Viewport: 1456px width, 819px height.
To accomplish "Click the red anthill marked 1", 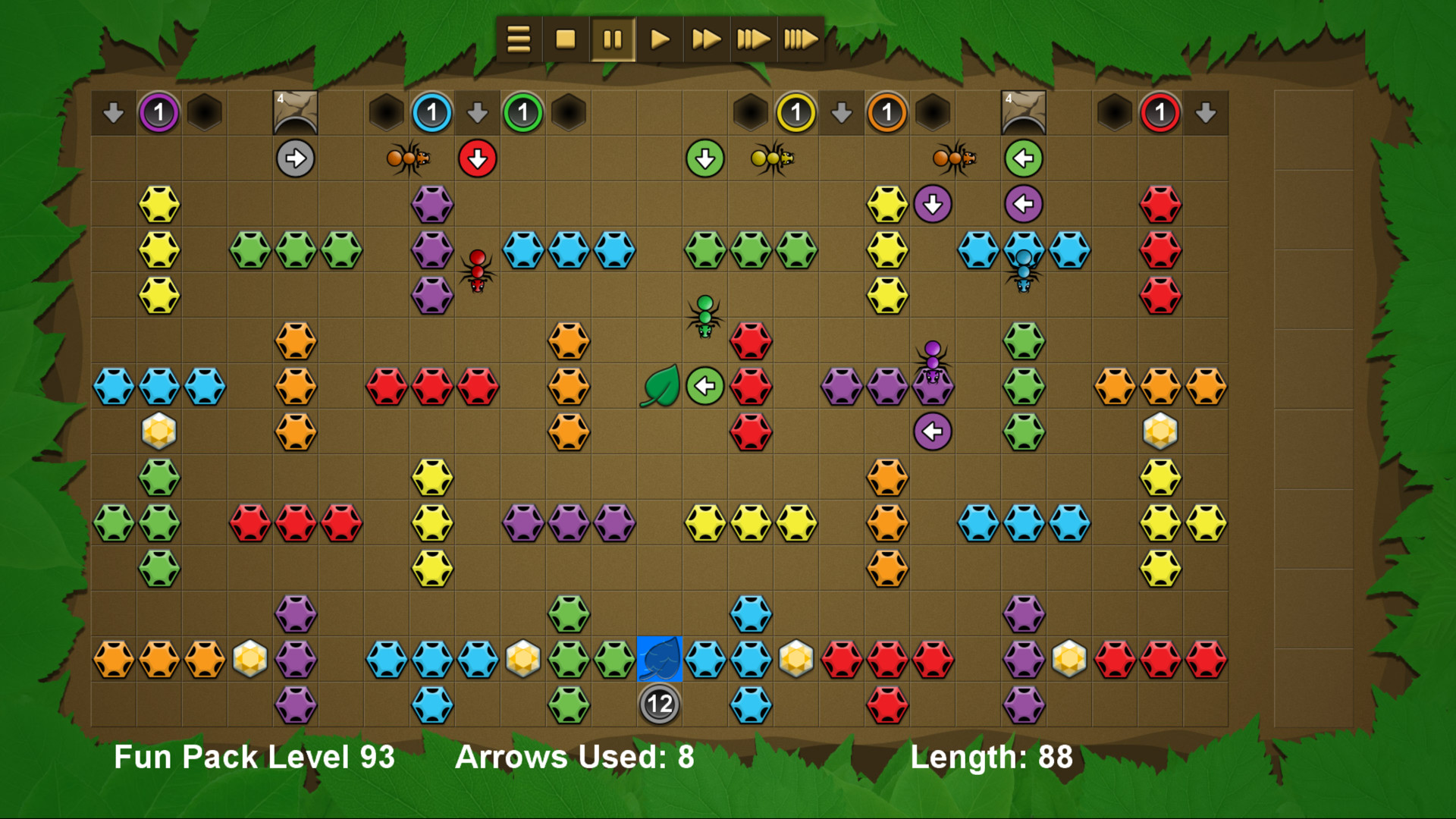I will pyautogui.click(x=1159, y=112).
